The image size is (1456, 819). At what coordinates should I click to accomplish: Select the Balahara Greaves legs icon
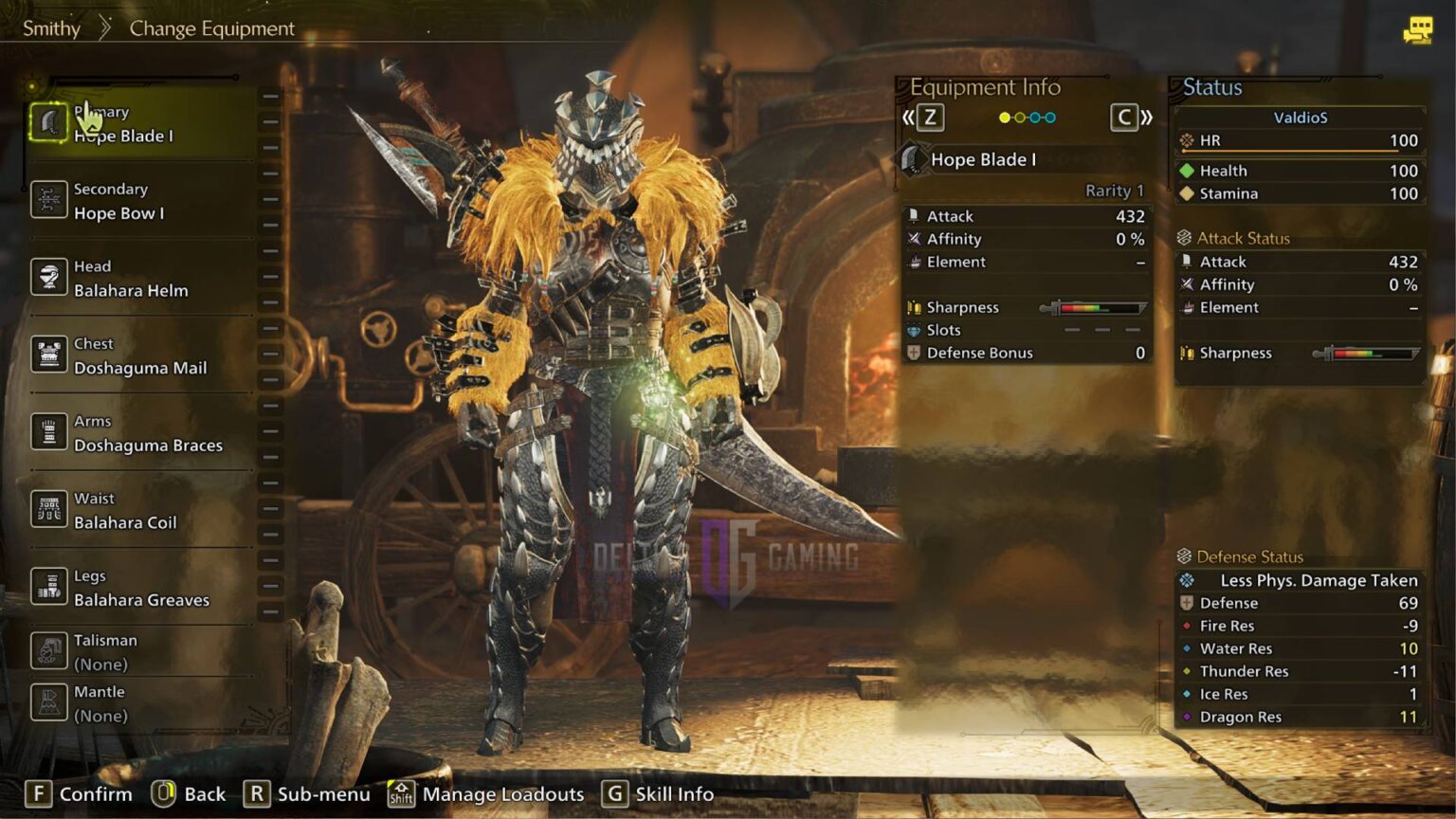pos(48,588)
